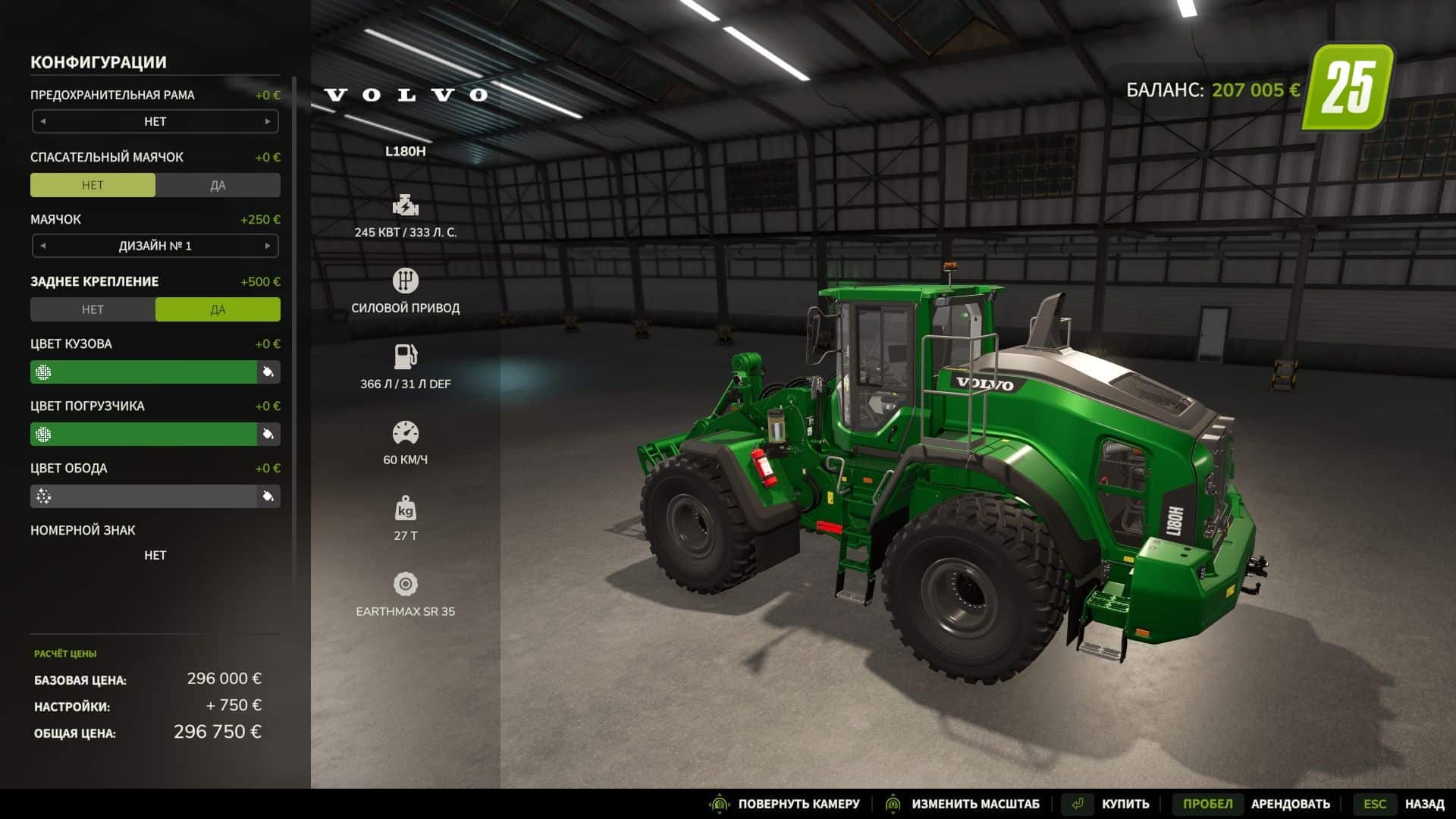This screenshot has width=1456, height=819.
Task: Set rescue beacon to ДА
Action: click(x=218, y=185)
